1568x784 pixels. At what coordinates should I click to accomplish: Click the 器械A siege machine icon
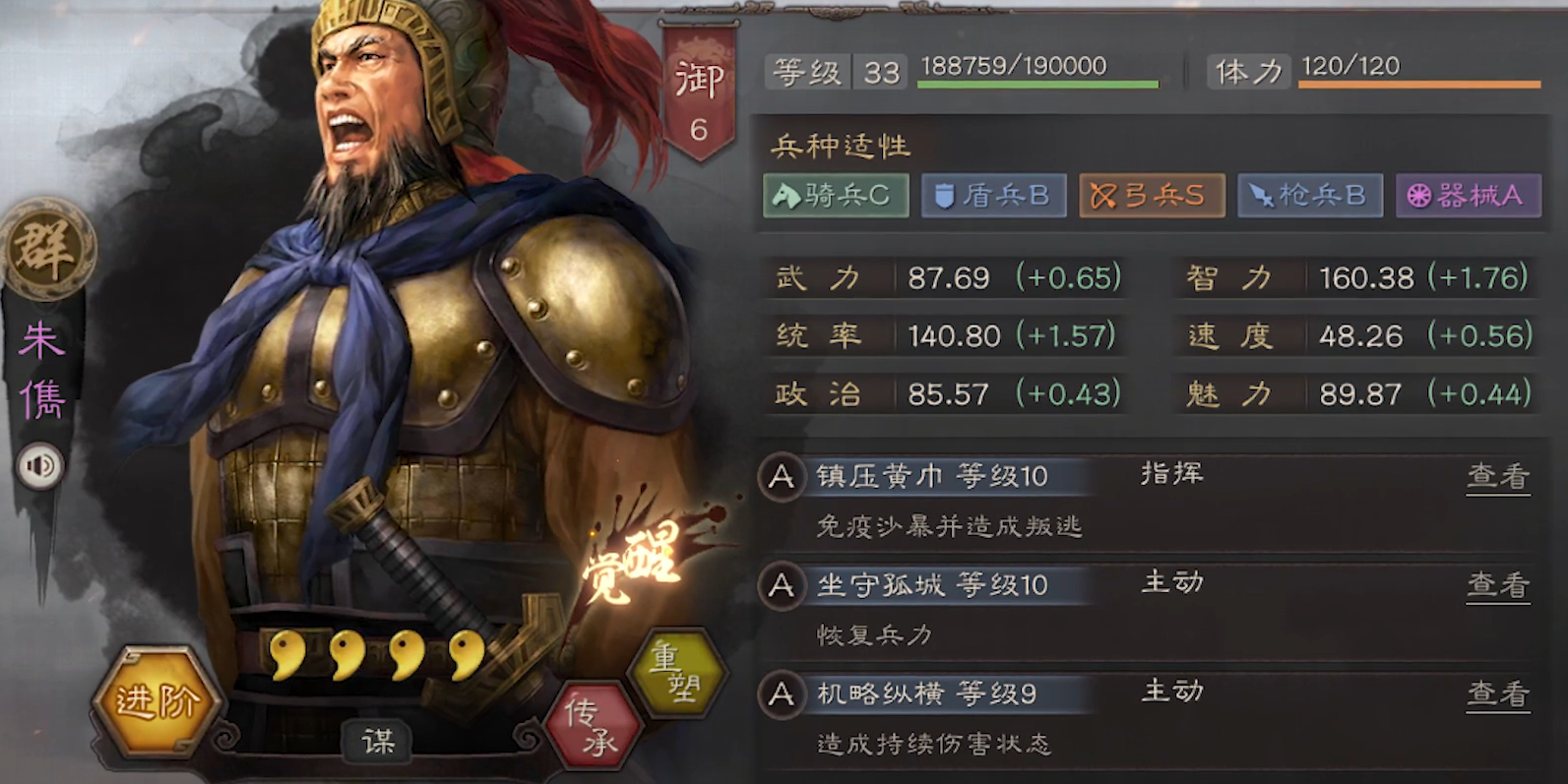click(1468, 195)
